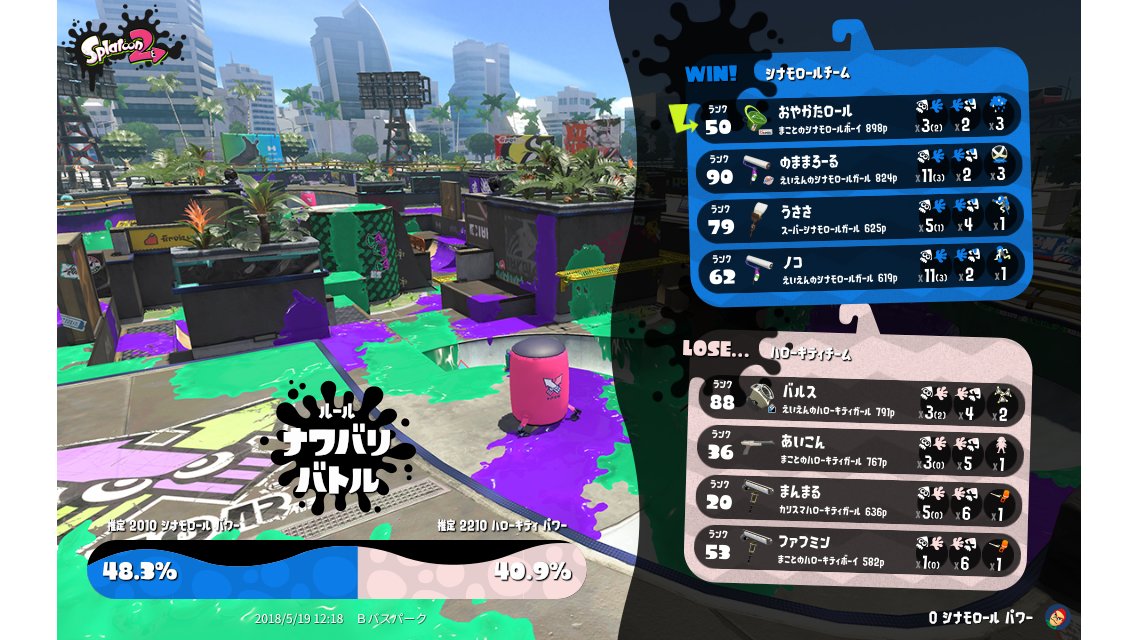Select the rank 62 ノコ row

click(860, 268)
